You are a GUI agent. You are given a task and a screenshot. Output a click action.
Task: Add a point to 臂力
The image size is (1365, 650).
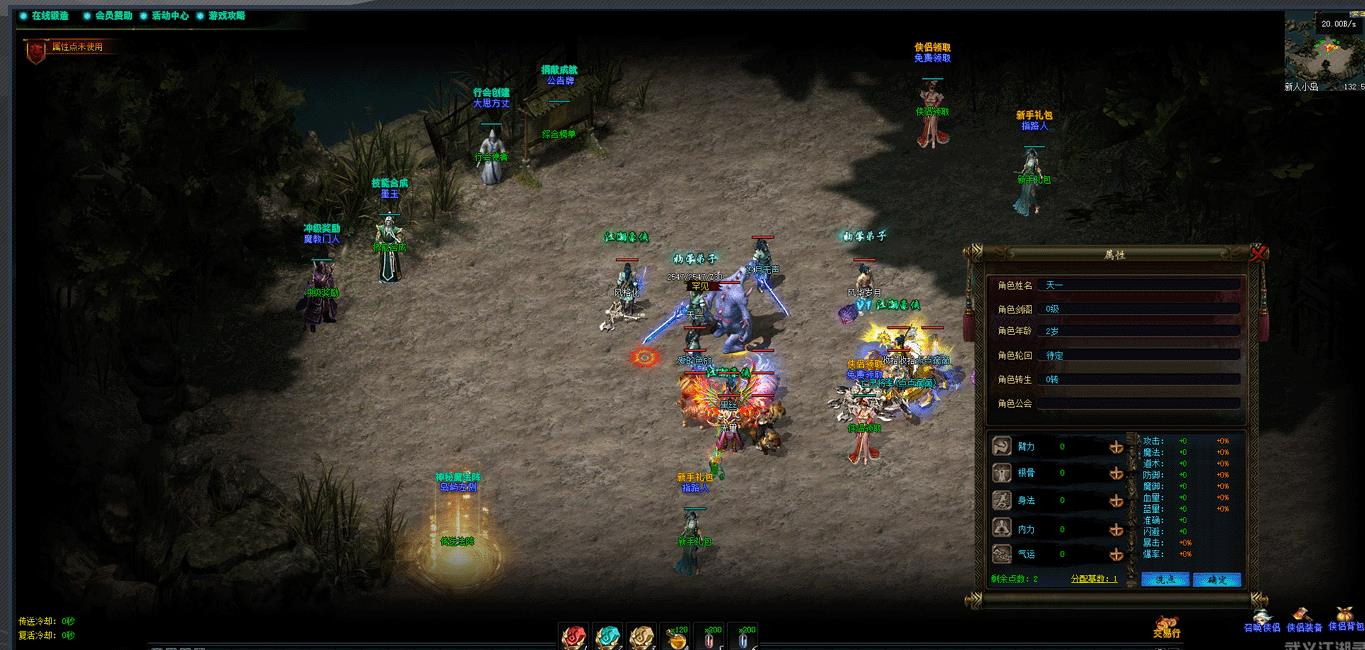coord(1117,447)
